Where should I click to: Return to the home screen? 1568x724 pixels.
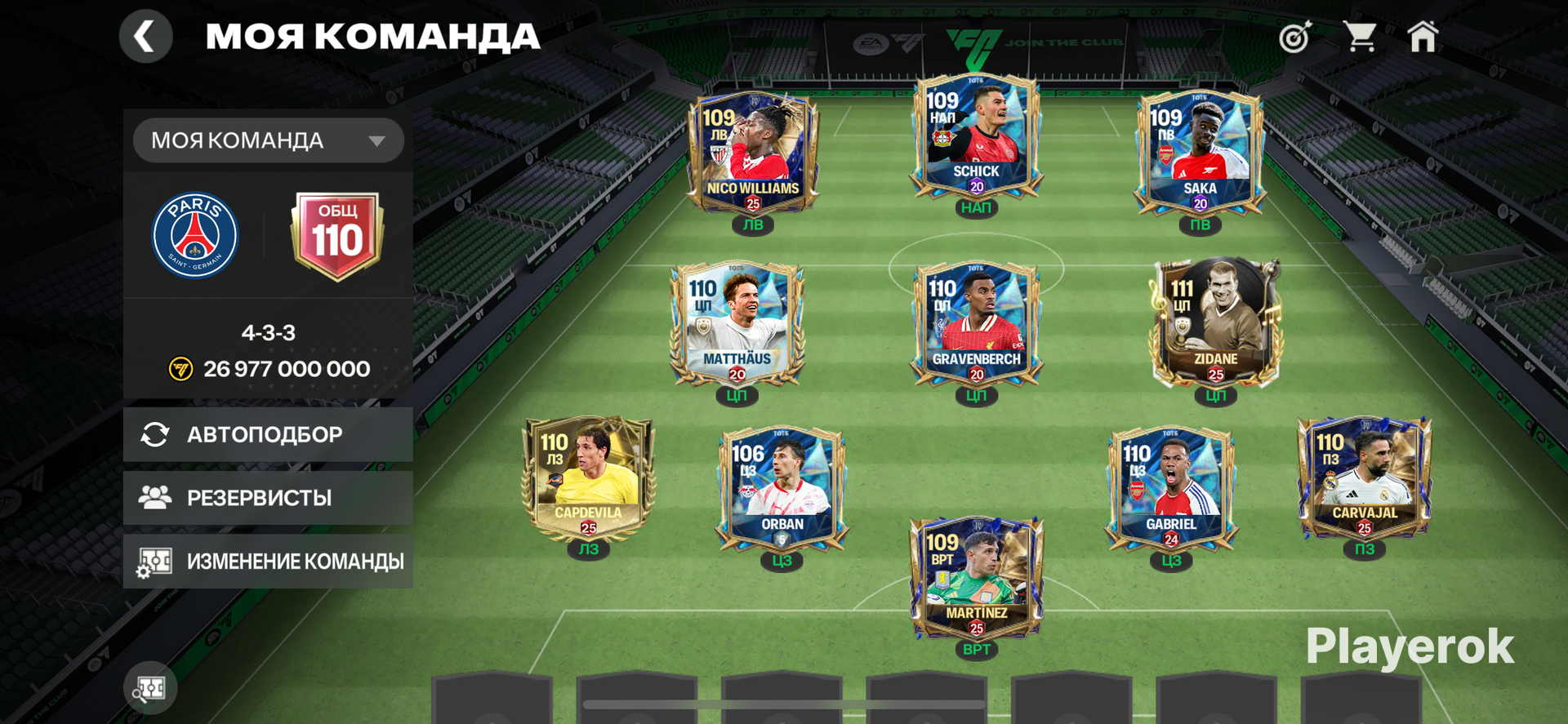tap(1423, 37)
